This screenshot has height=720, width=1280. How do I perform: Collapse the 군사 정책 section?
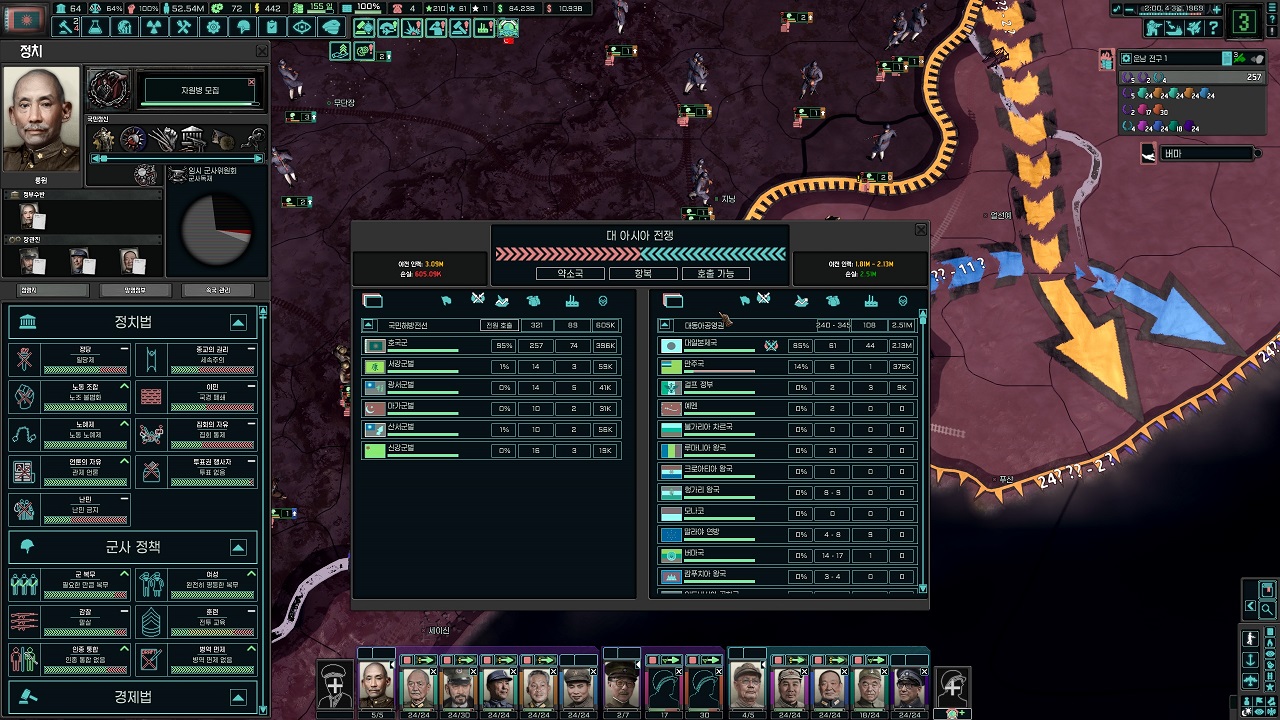[238, 547]
